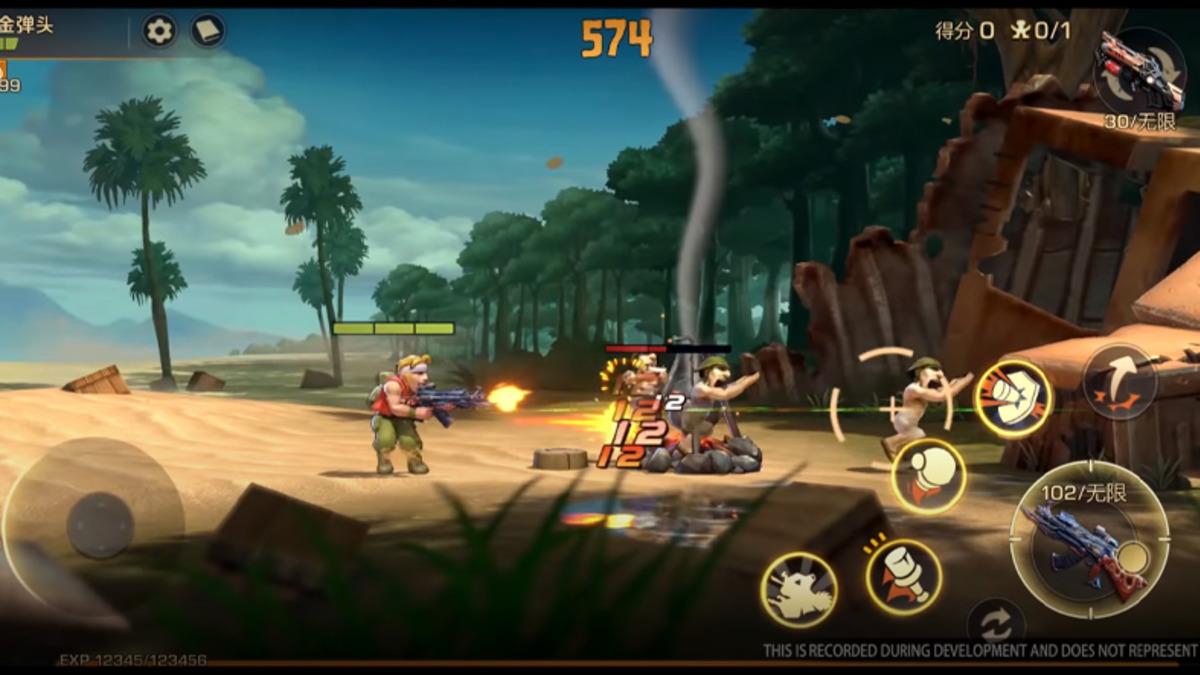Activate the jump arrow button
Viewport: 1200px width, 675px height.
point(1119,382)
